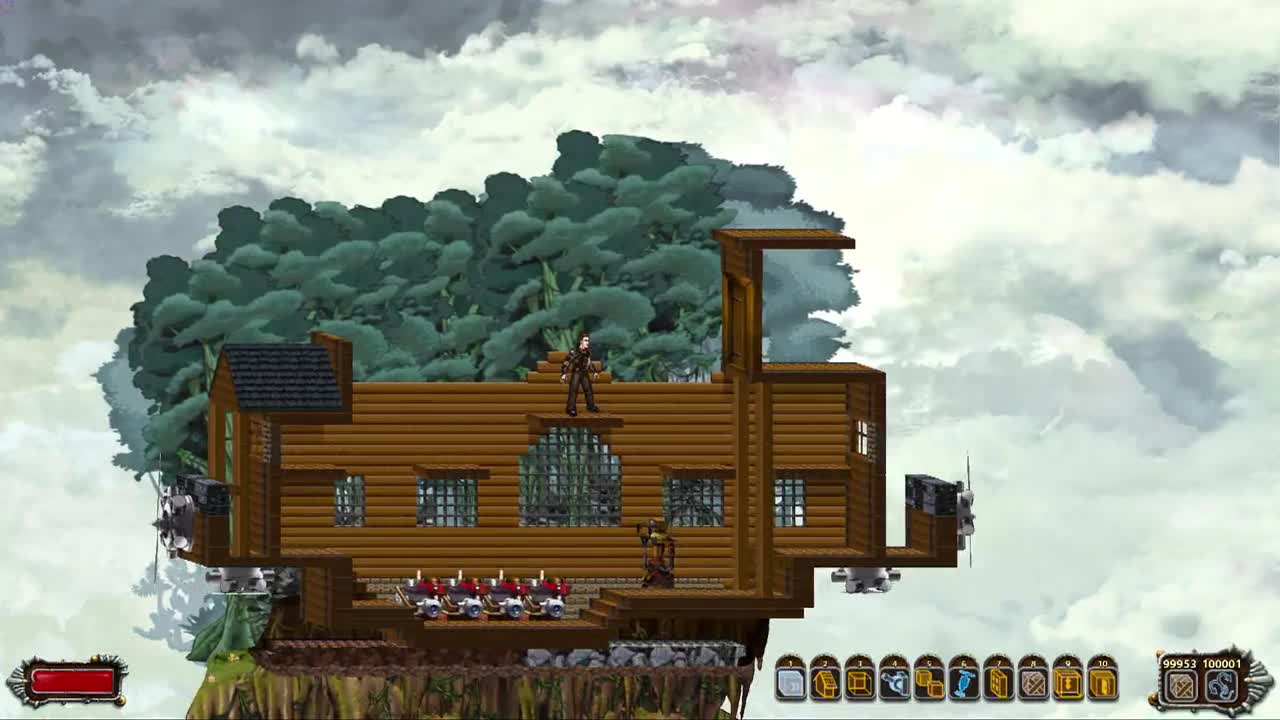Select the wooden ramp item in hotbar slot 2
1280x720 pixels.
pyautogui.click(x=823, y=685)
